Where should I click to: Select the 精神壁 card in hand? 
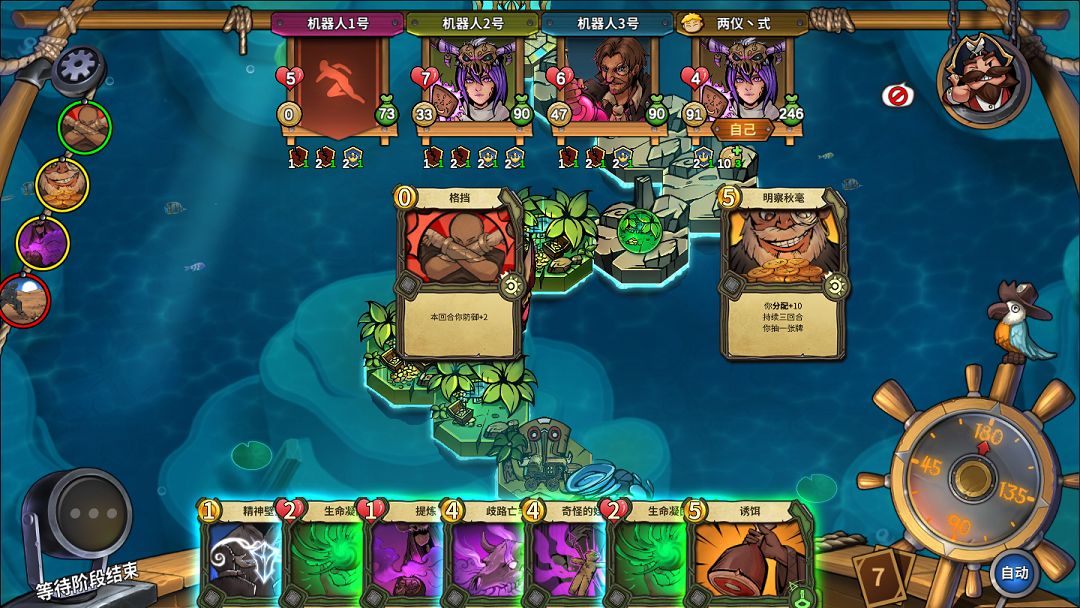tap(240, 555)
